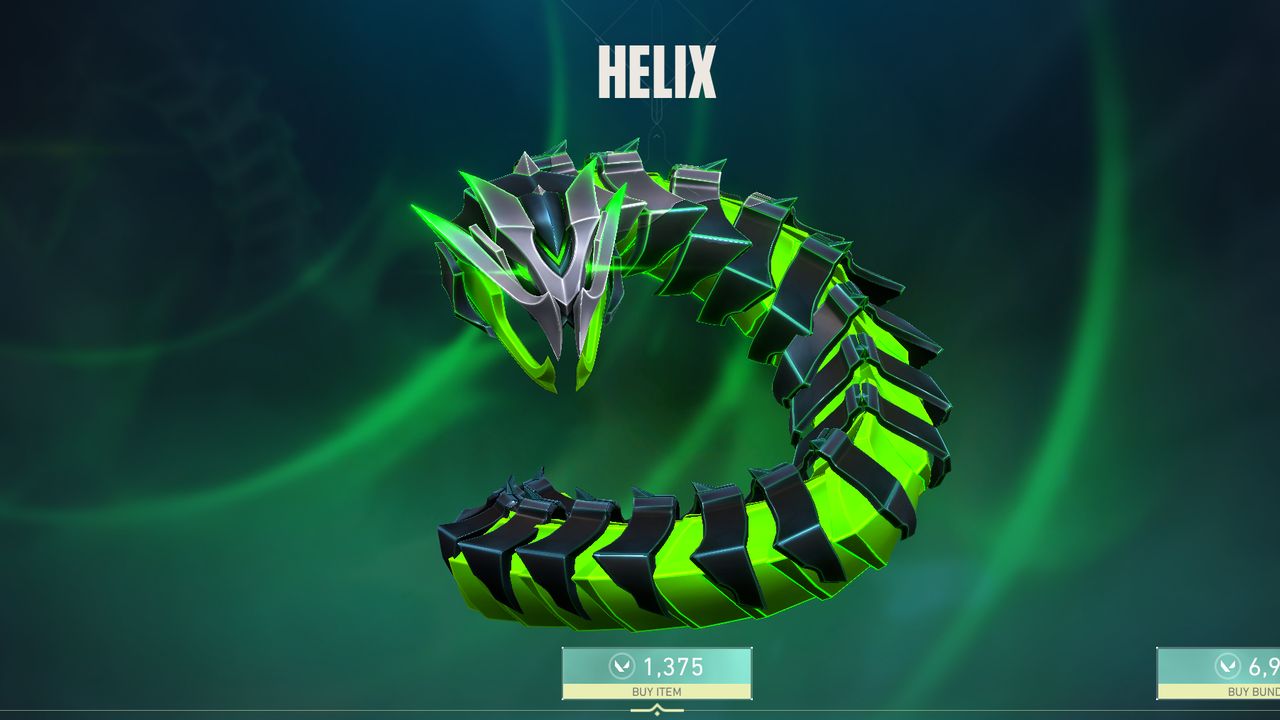Select the HELIX title text
The width and height of the screenshot is (1280, 720).
coord(658,68)
